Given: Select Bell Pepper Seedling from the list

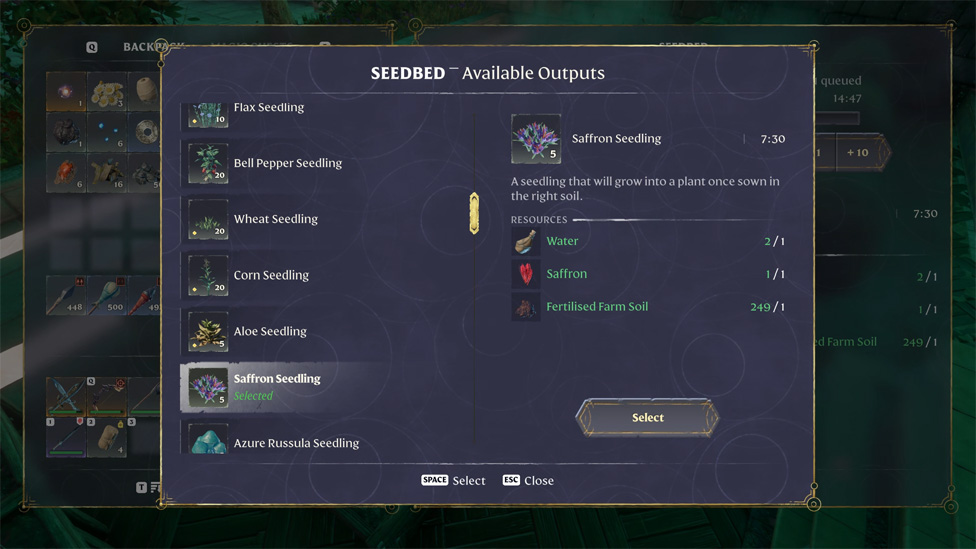Looking at the screenshot, I should (287, 163).
